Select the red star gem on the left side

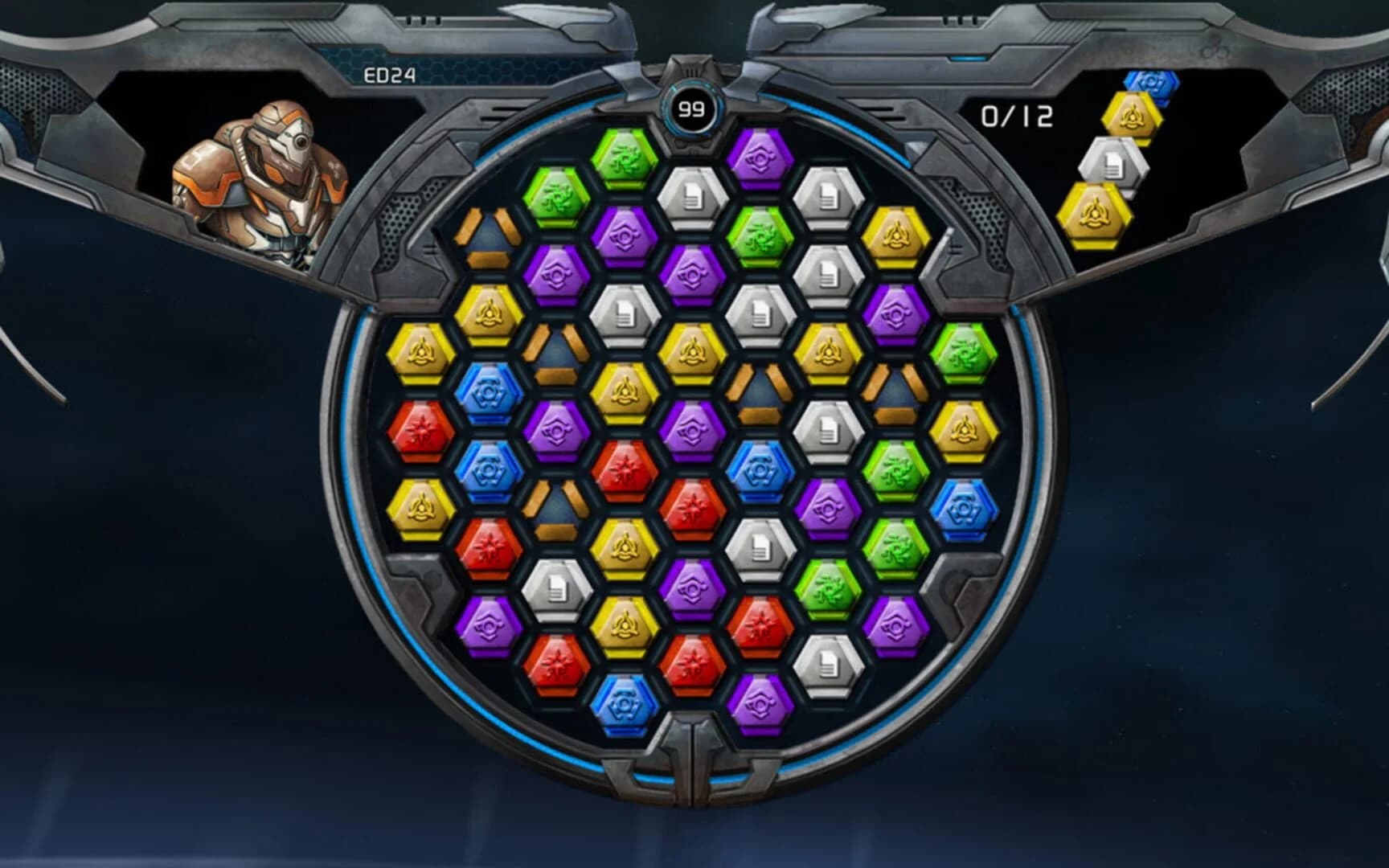click(420, 432)
